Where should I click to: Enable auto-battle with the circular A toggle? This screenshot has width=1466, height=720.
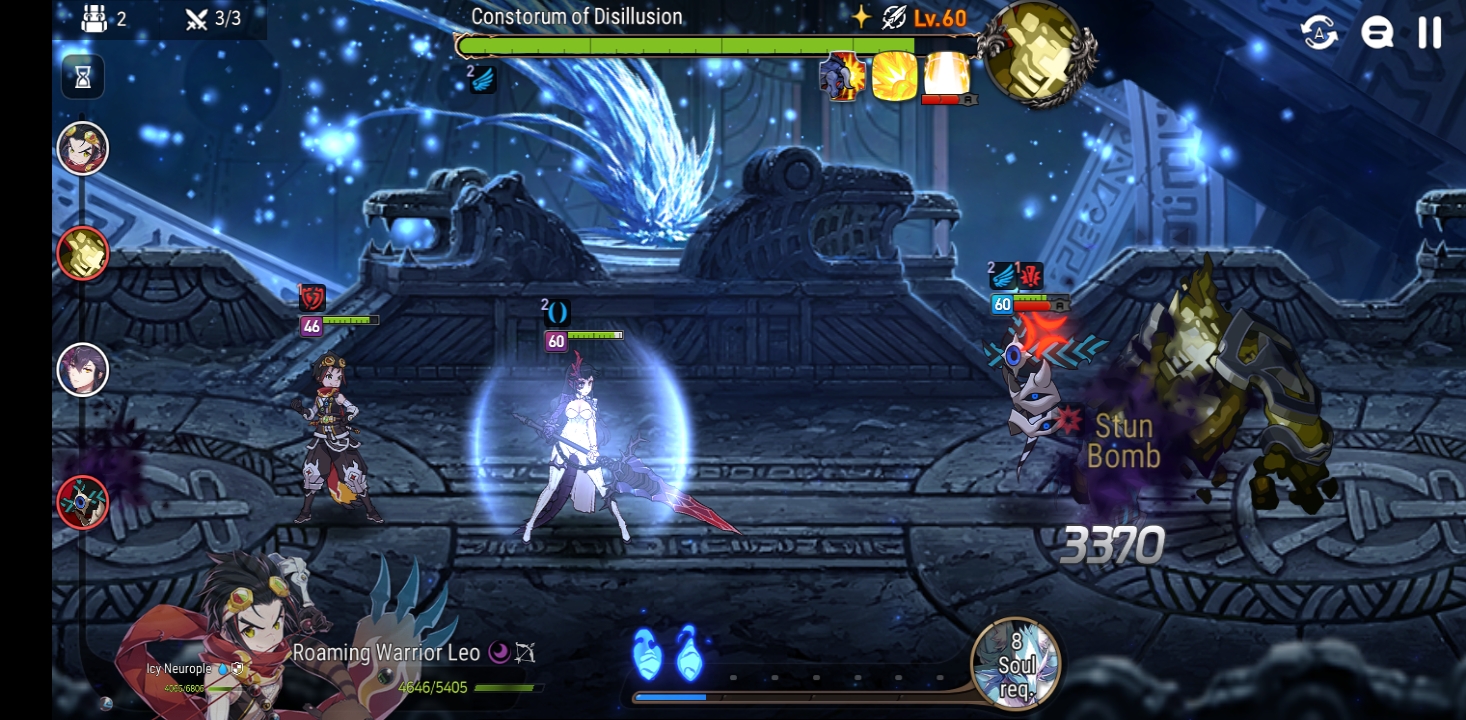pyautogui.click(x=1318, y=33)
